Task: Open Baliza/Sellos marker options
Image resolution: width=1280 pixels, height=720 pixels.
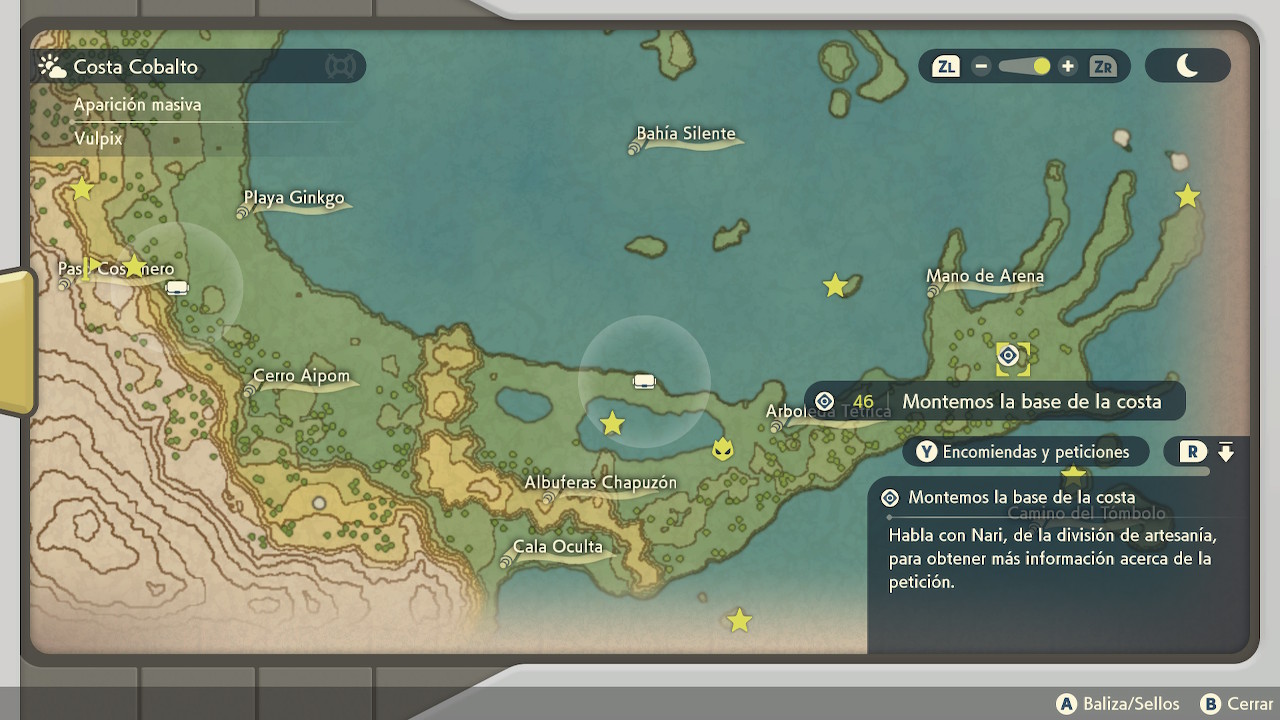Action: 1118,704
